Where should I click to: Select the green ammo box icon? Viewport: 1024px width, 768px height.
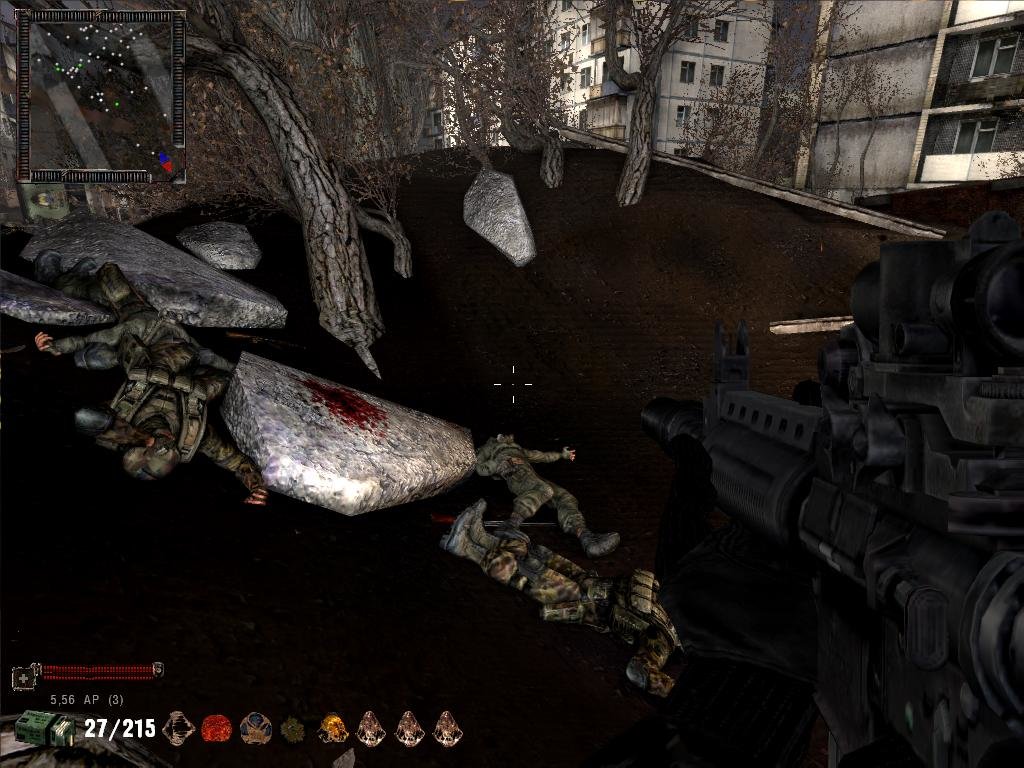click(x=44, y=728)
